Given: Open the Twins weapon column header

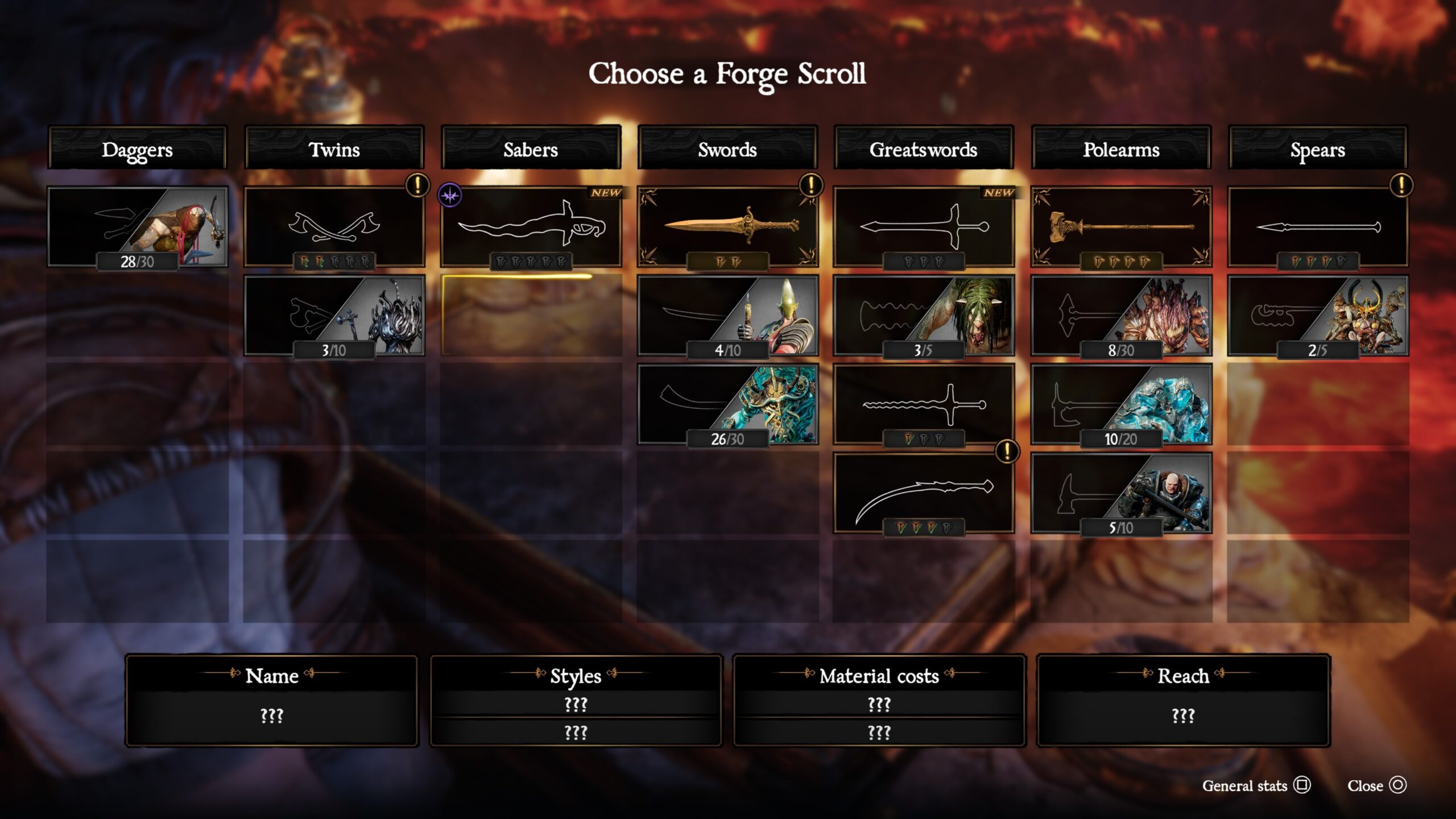Looking at the screenshot, I should (x=334, y=149).
